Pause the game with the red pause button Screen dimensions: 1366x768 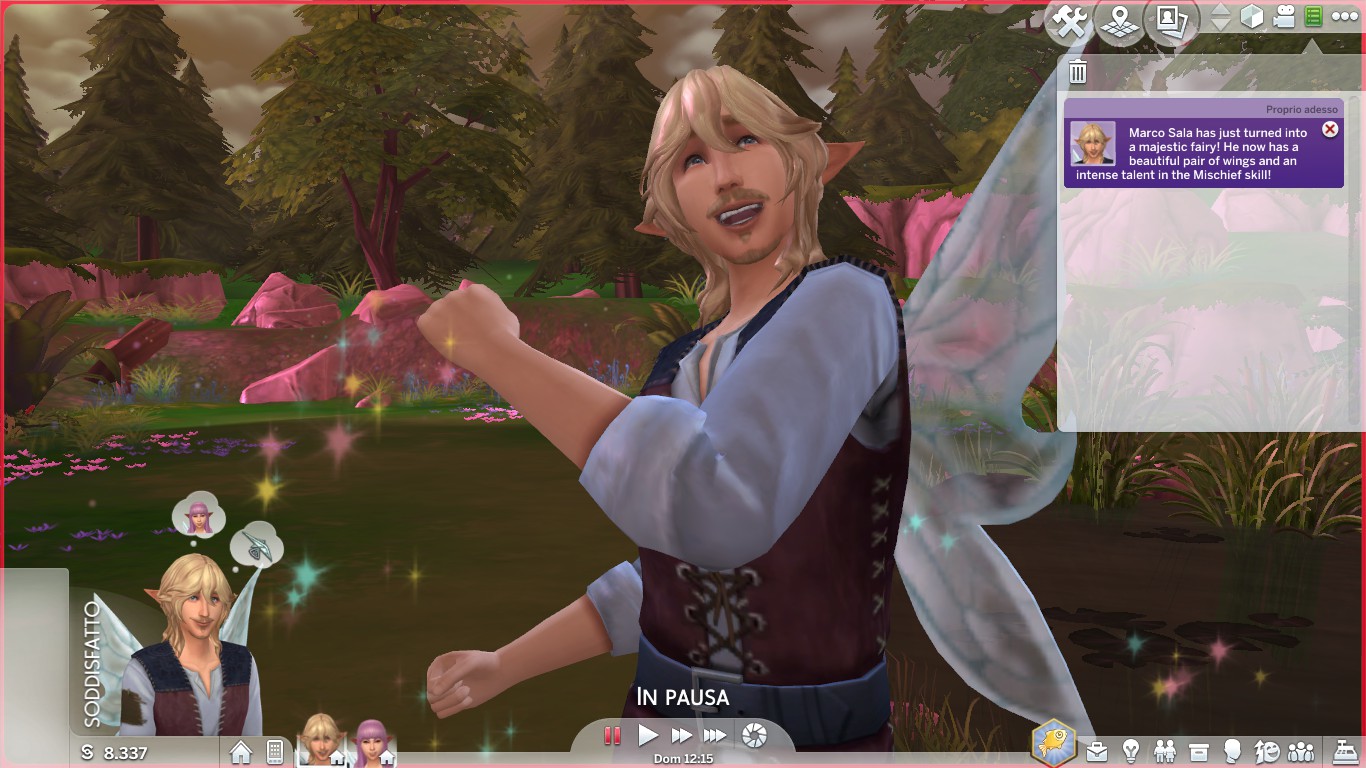pos(612,736)
